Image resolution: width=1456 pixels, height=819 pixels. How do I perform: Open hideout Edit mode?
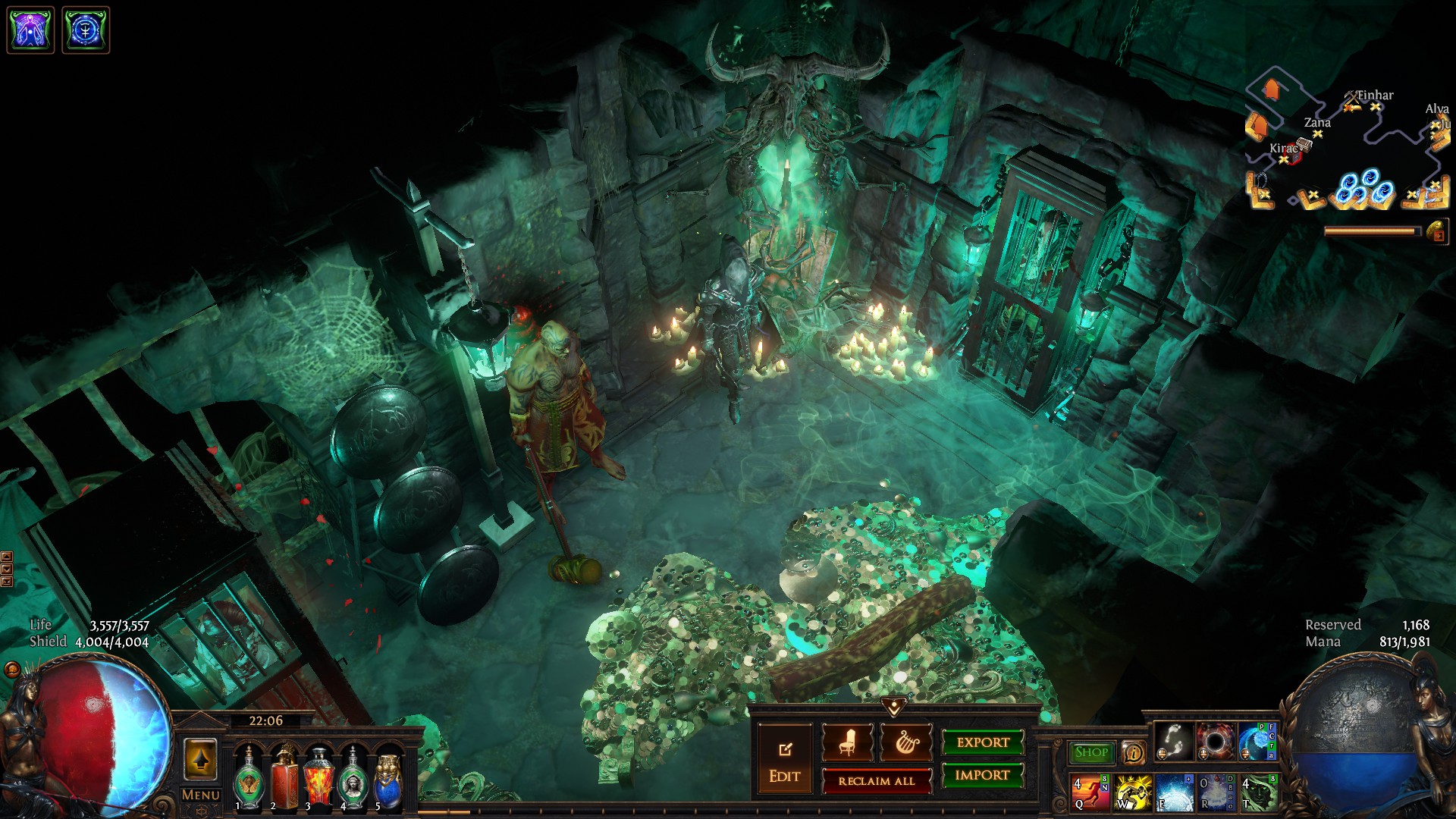click(784, 761)
